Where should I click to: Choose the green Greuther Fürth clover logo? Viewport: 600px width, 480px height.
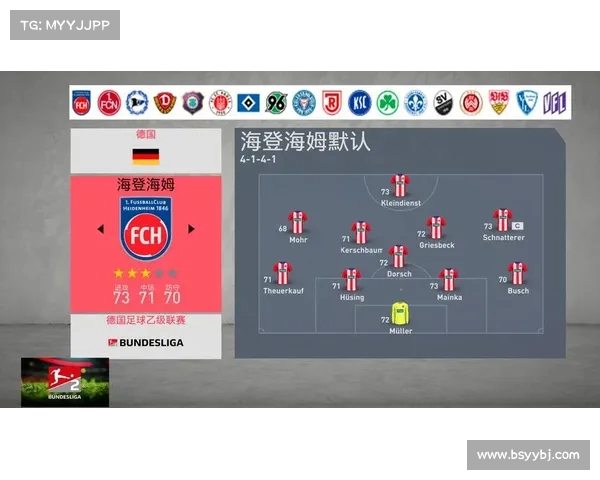[x=387, y=103]
